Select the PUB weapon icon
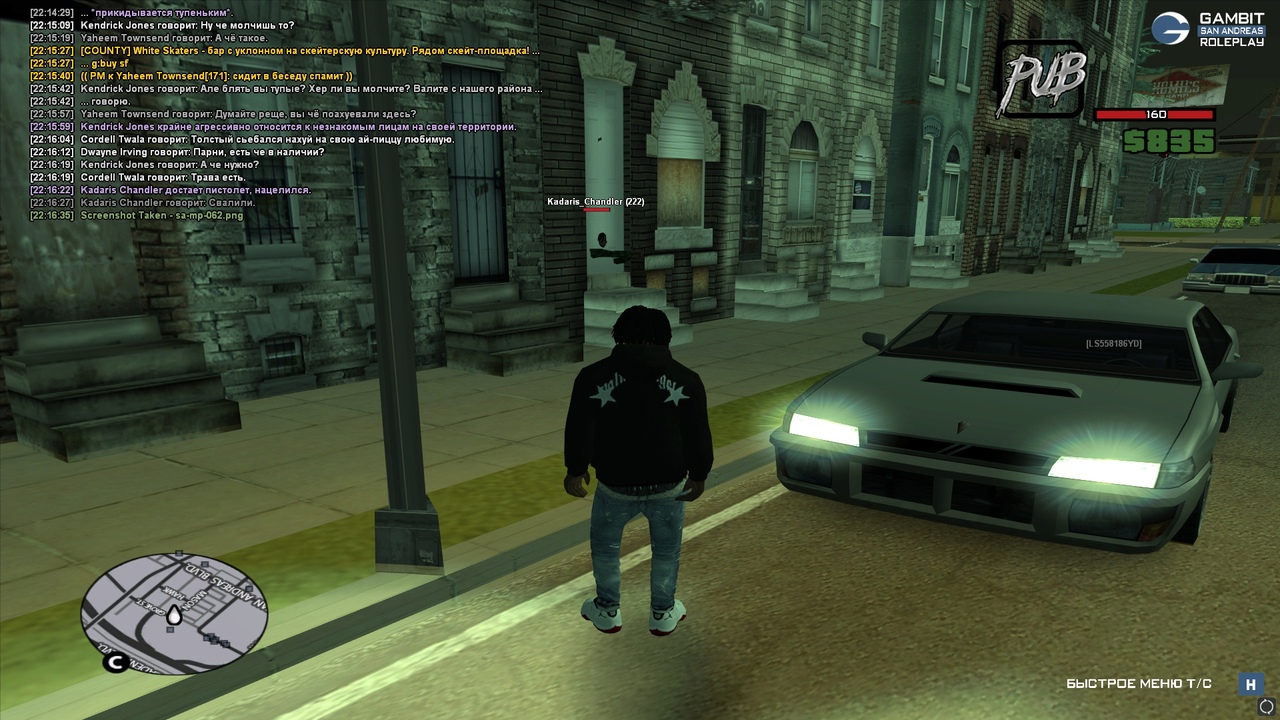Screen dimensions: 1280x720 pos(1040,79)
